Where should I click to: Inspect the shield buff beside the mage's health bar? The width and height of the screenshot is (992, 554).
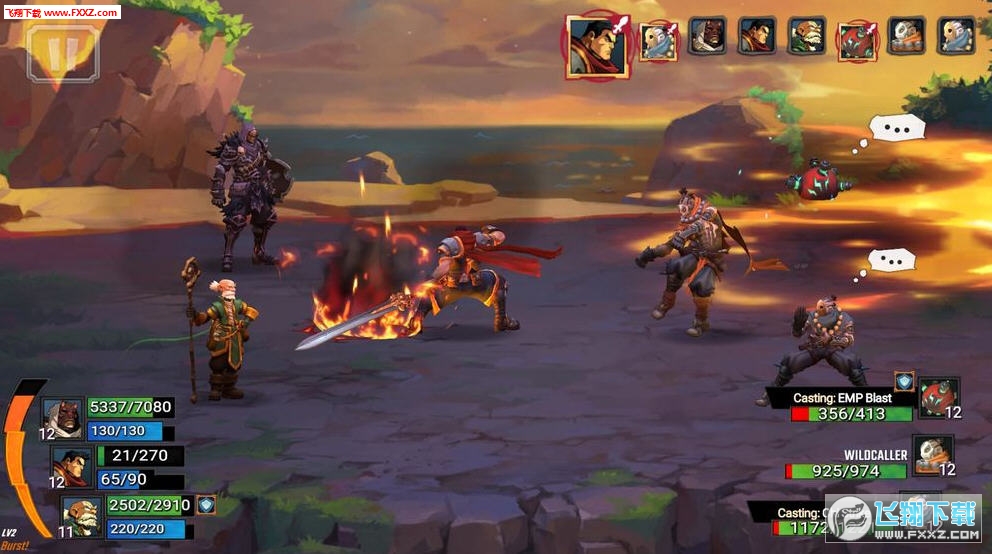[x=207, y=505]
